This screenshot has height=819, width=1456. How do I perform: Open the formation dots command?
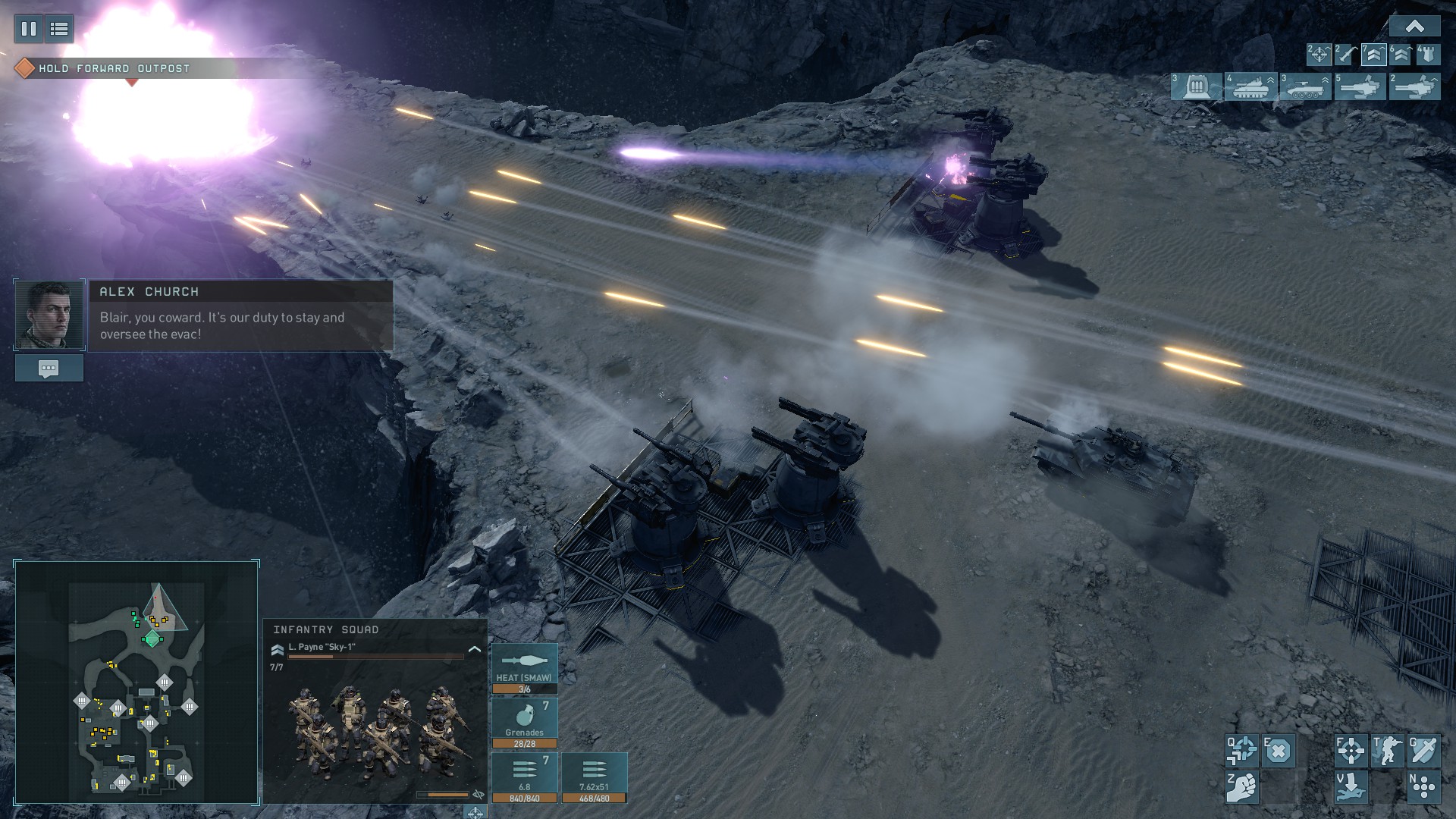[1423, 787]
